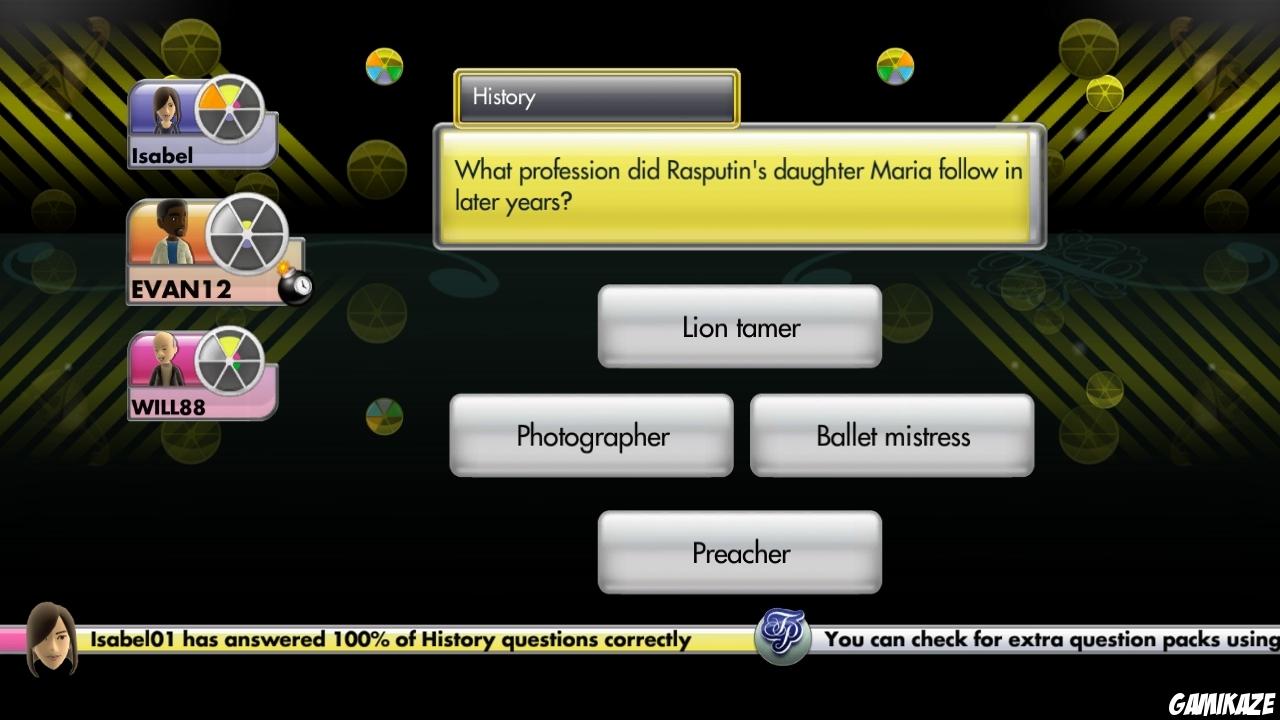
Task: Choose the "Photographer" answer
Action: (x=591, y=435)
